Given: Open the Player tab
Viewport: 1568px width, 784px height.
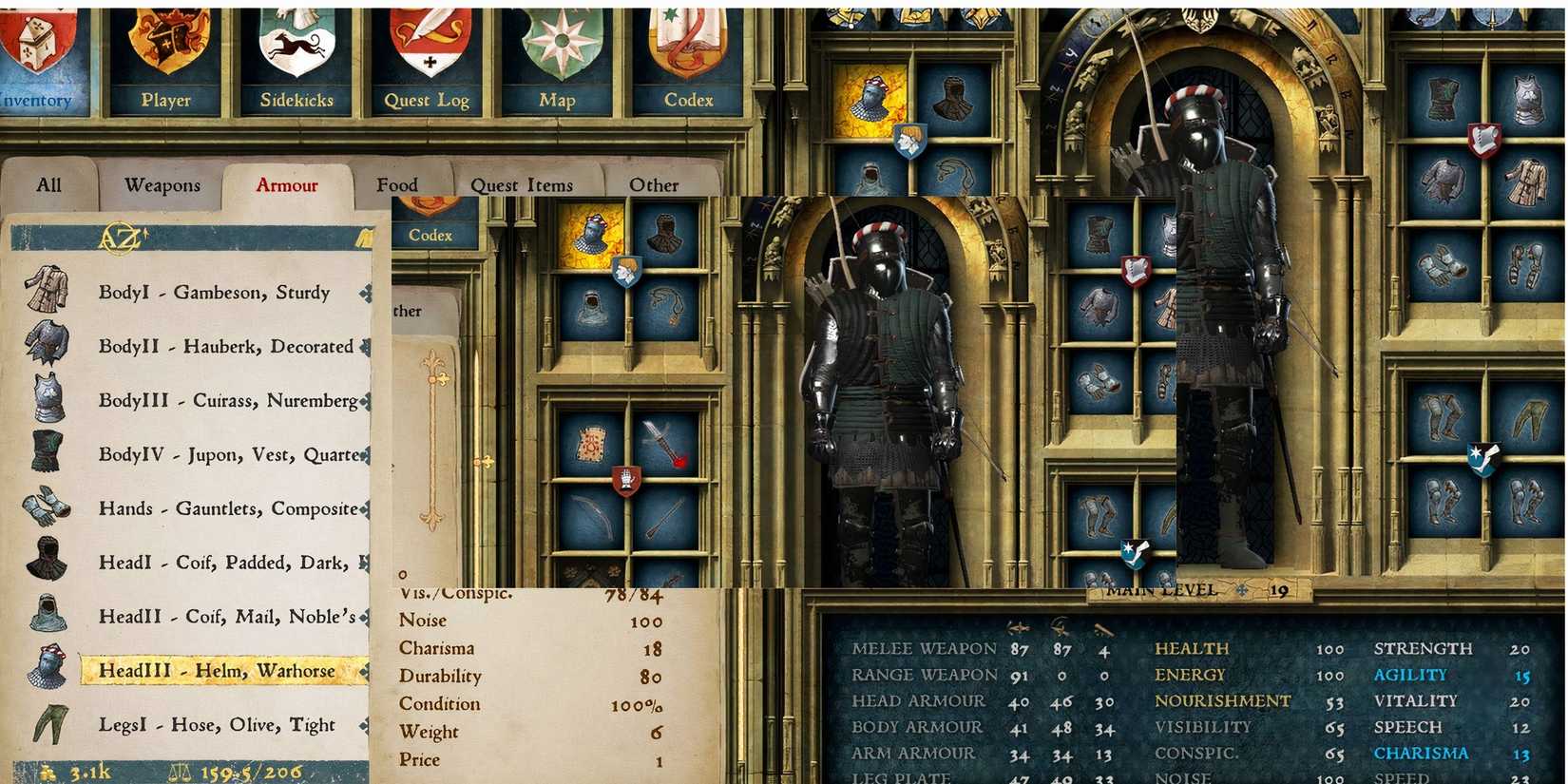Looking at the screenshot, I should click(166, 99).
